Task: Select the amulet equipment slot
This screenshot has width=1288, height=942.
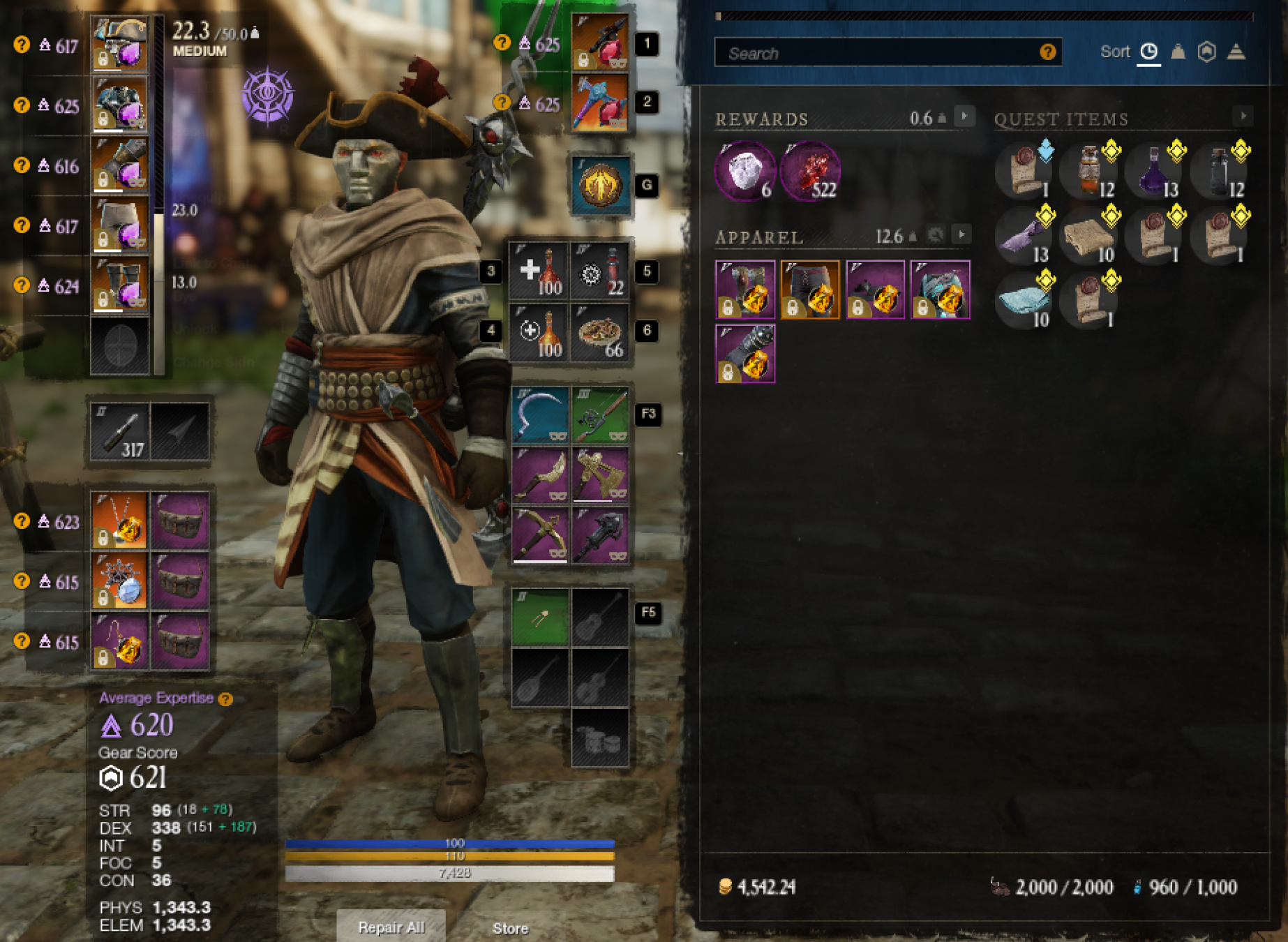Action: coord(120,521)
